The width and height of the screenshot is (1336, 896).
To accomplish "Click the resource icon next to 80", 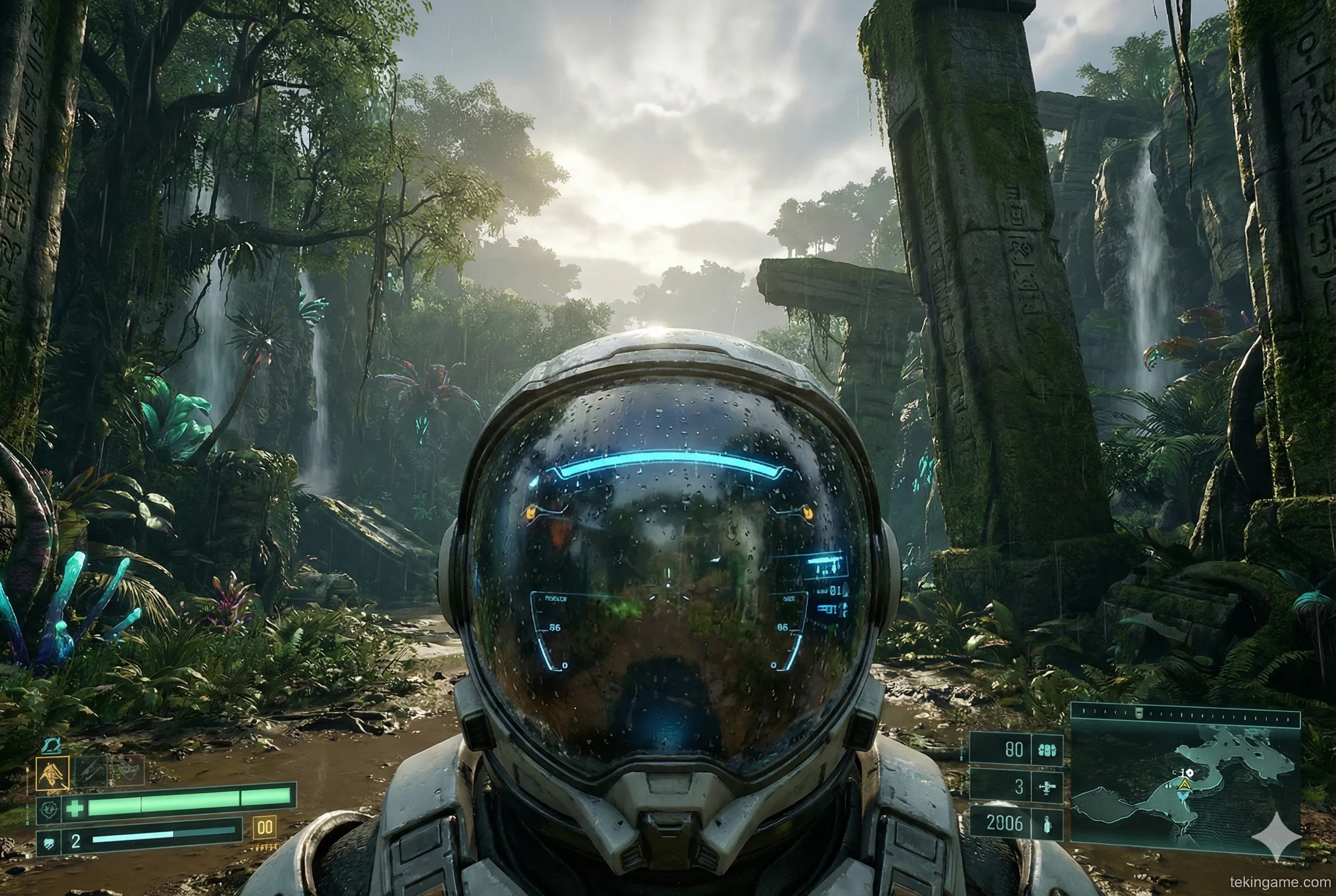I will (x=1047, y=750).
